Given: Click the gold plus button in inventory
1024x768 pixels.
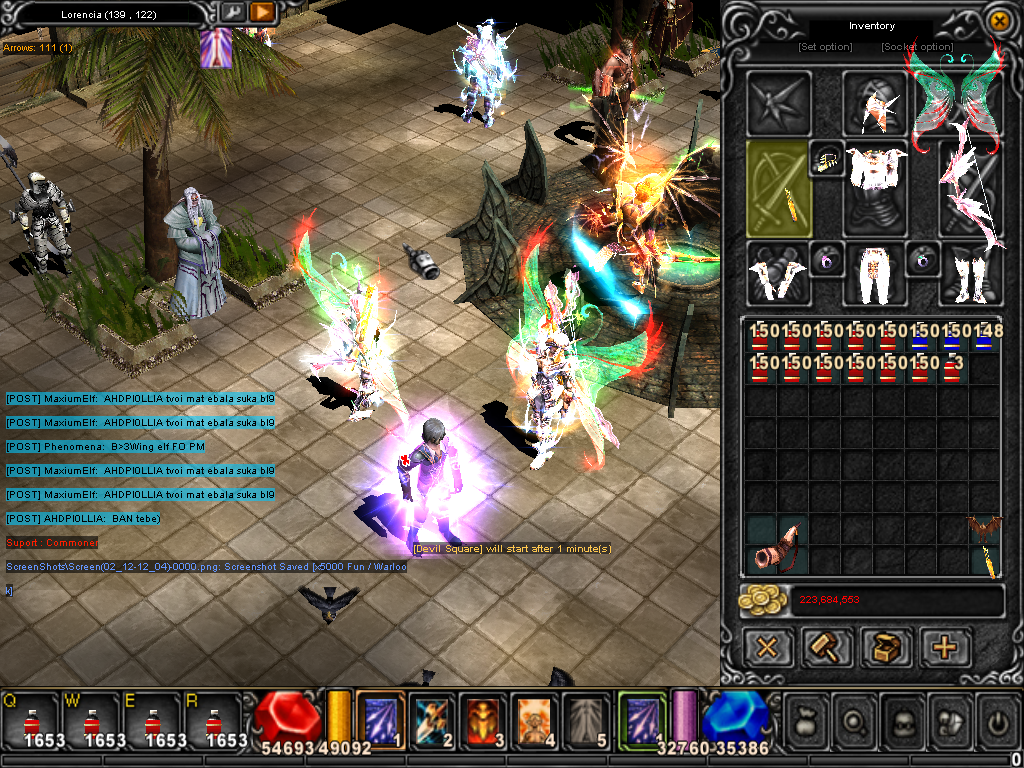Looking at the screenshot, I should (945, 647).
